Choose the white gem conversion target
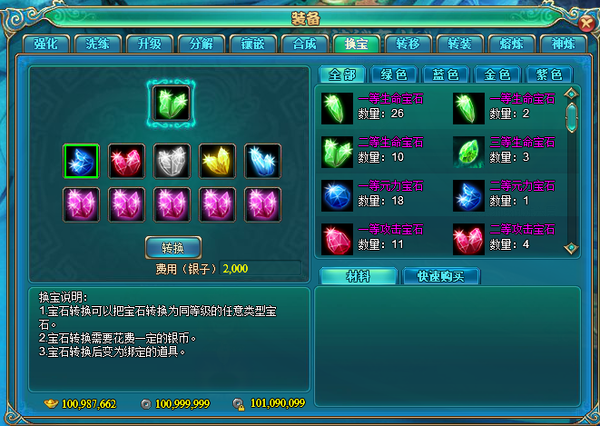 (x=172, y=160)
